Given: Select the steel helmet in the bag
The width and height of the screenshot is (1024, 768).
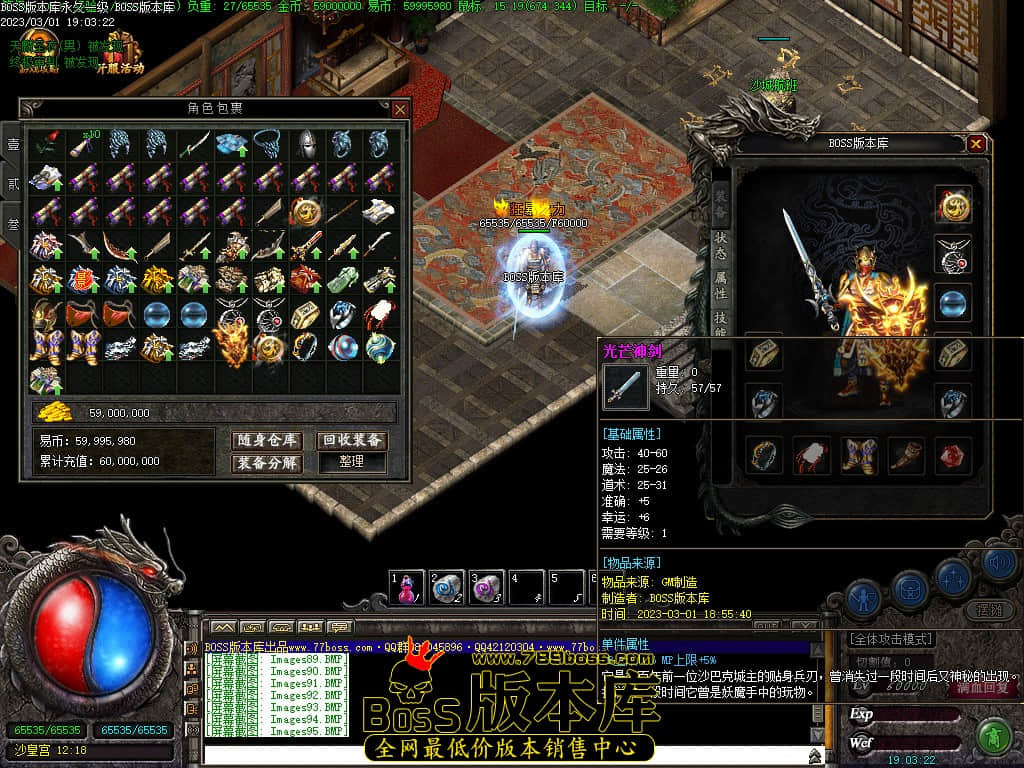Looking at the screenshot, I should point(304,145).
